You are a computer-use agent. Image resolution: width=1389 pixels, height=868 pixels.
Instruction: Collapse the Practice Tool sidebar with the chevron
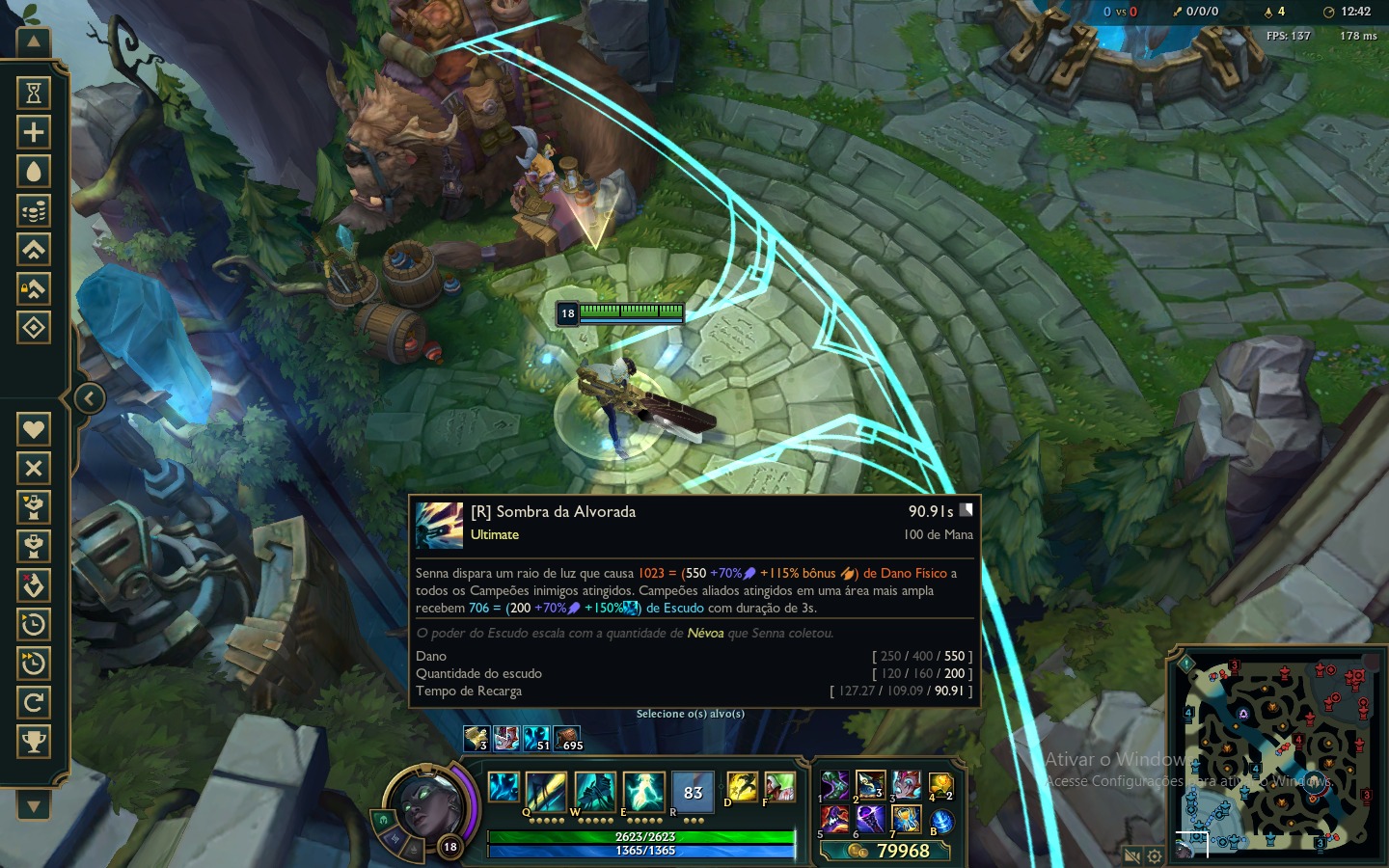tap(90, 397)
